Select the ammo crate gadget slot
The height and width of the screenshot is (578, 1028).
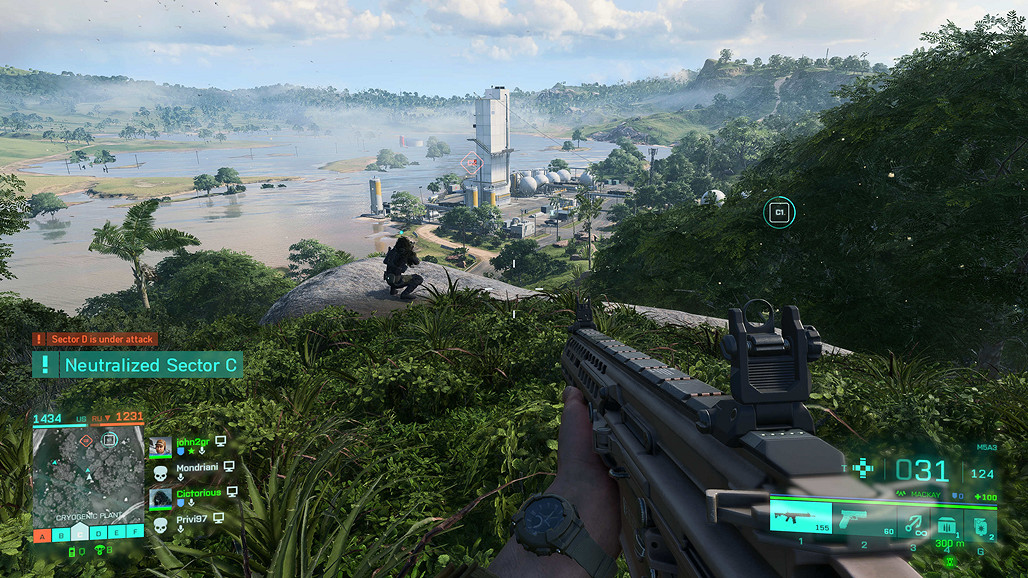[945, 523]
